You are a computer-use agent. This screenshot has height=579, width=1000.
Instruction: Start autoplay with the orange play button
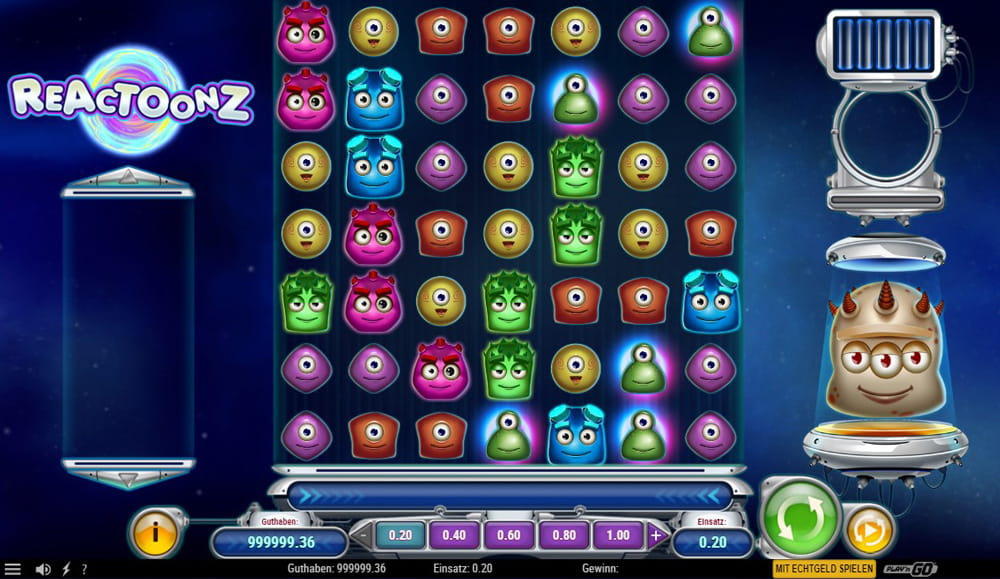(x=869, y=529)
